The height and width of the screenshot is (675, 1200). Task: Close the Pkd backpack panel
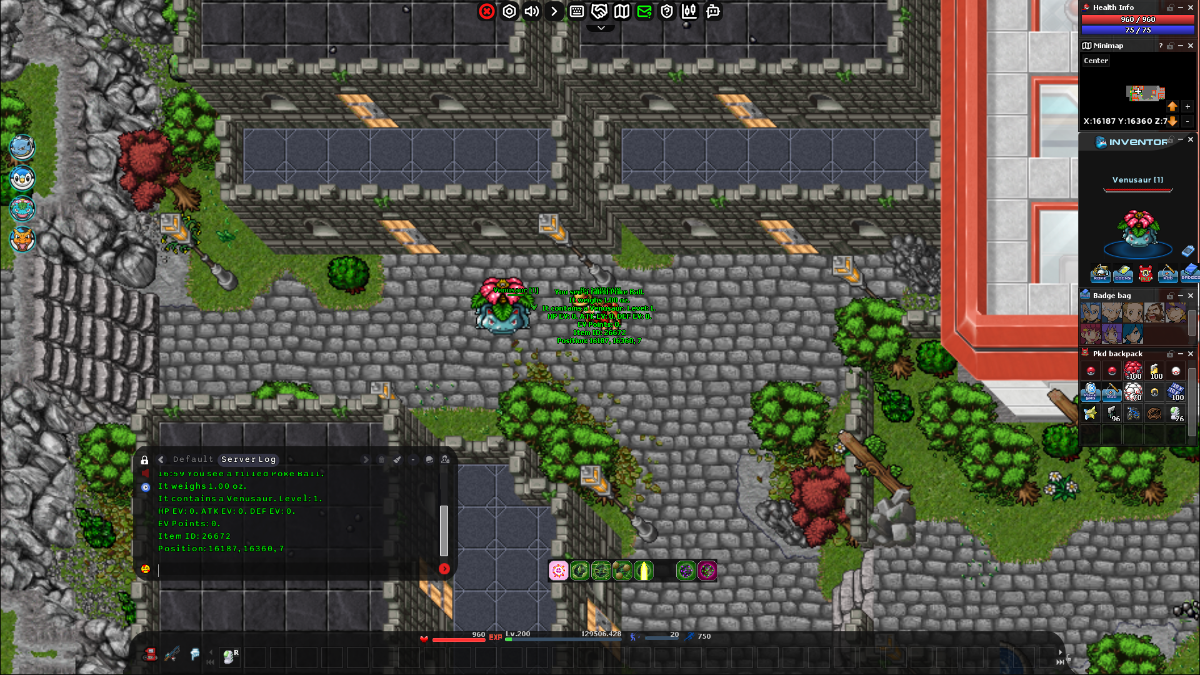click(x=1190, y=353)
